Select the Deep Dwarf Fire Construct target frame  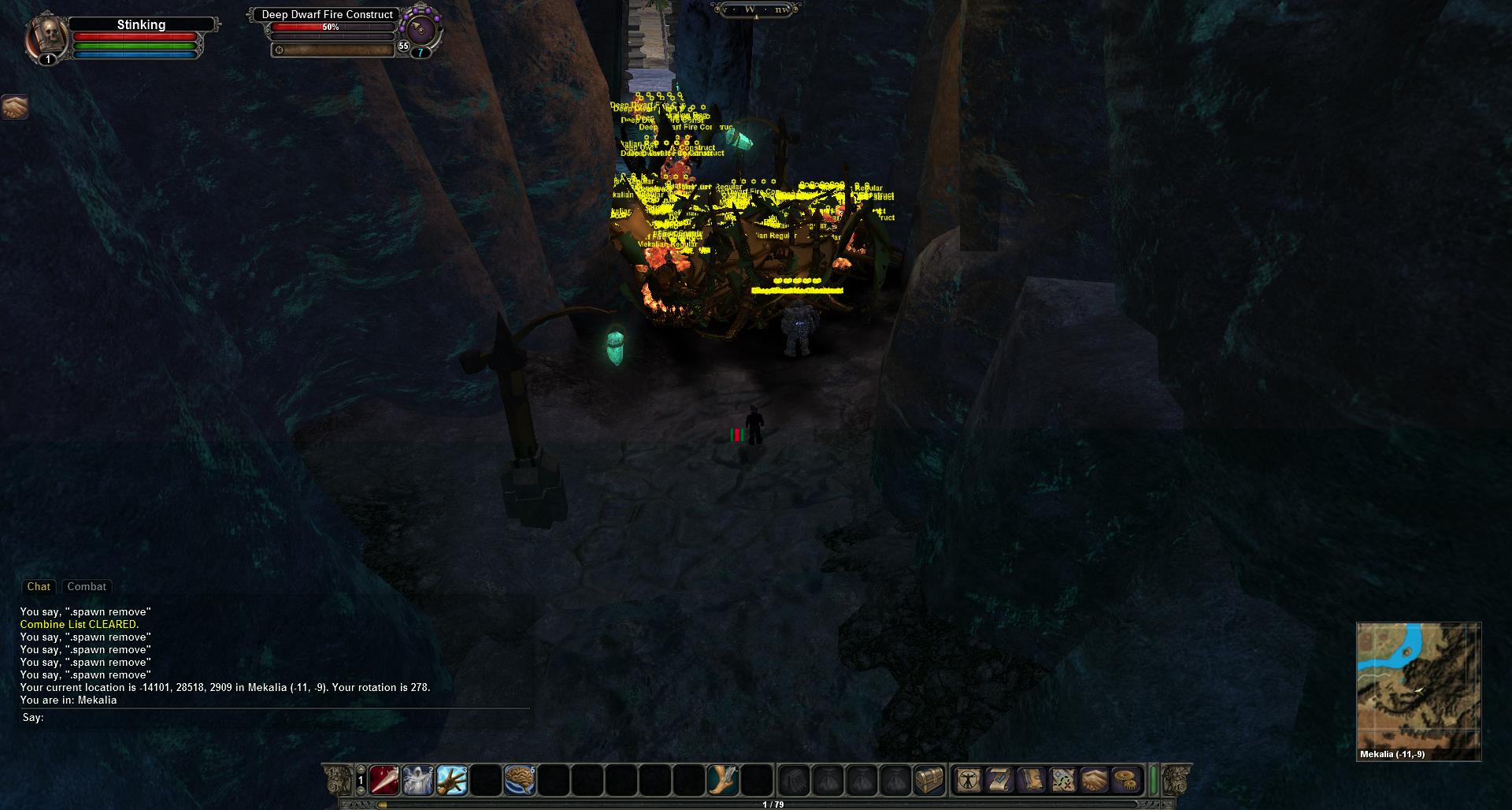tap(328, 15)
